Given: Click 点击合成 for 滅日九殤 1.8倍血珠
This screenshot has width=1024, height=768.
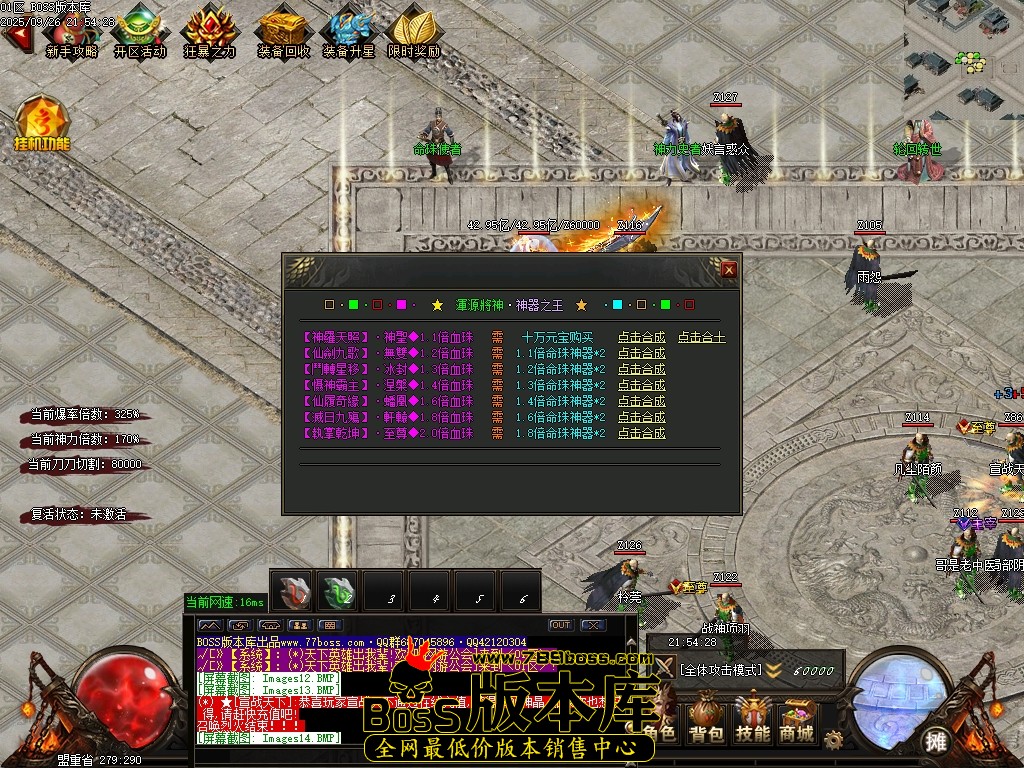Looking at the screenshot, I should 641,418.
